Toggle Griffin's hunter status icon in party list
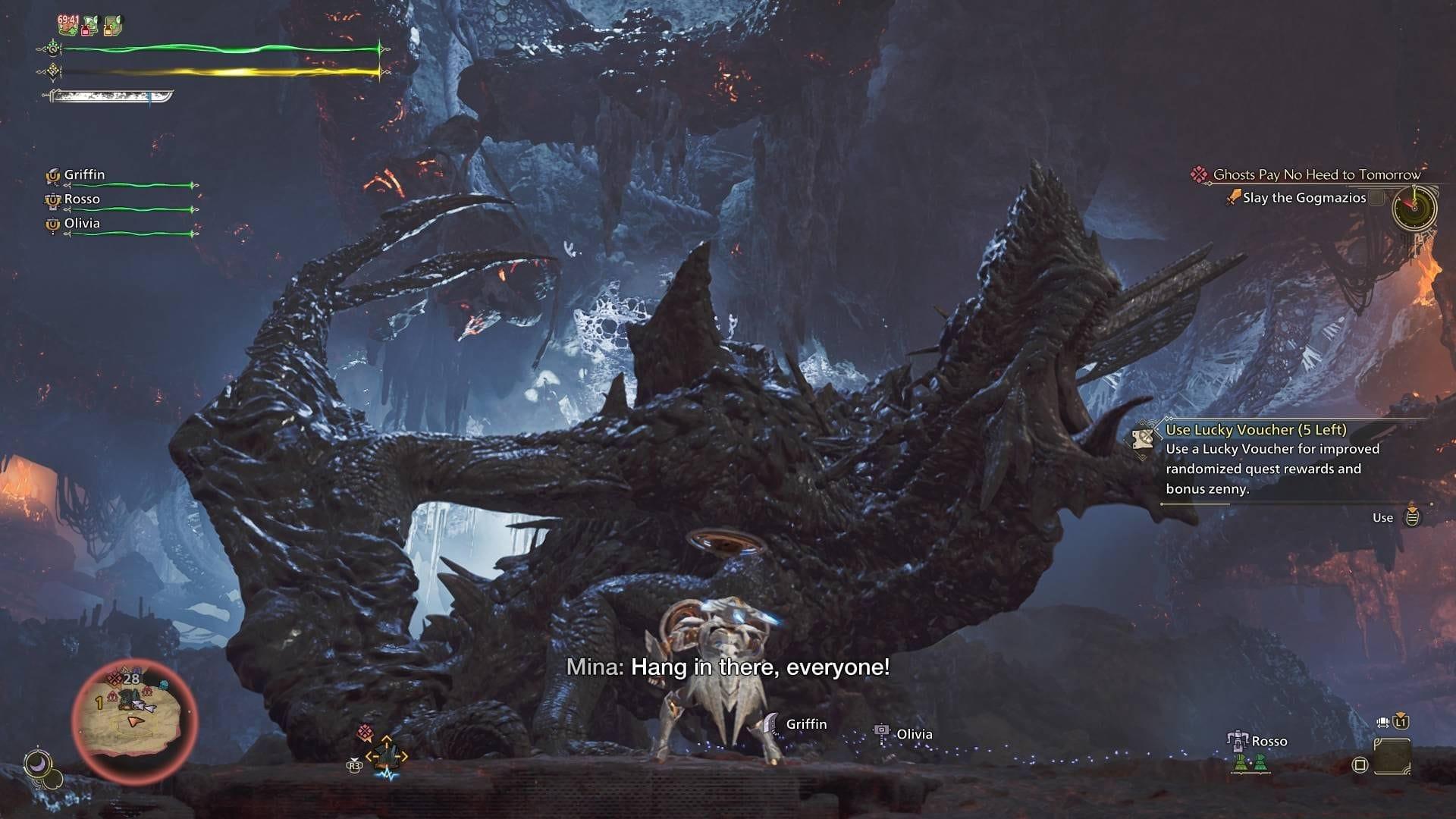The width and height of the screenshot is (1456, 819). (53, 175)
